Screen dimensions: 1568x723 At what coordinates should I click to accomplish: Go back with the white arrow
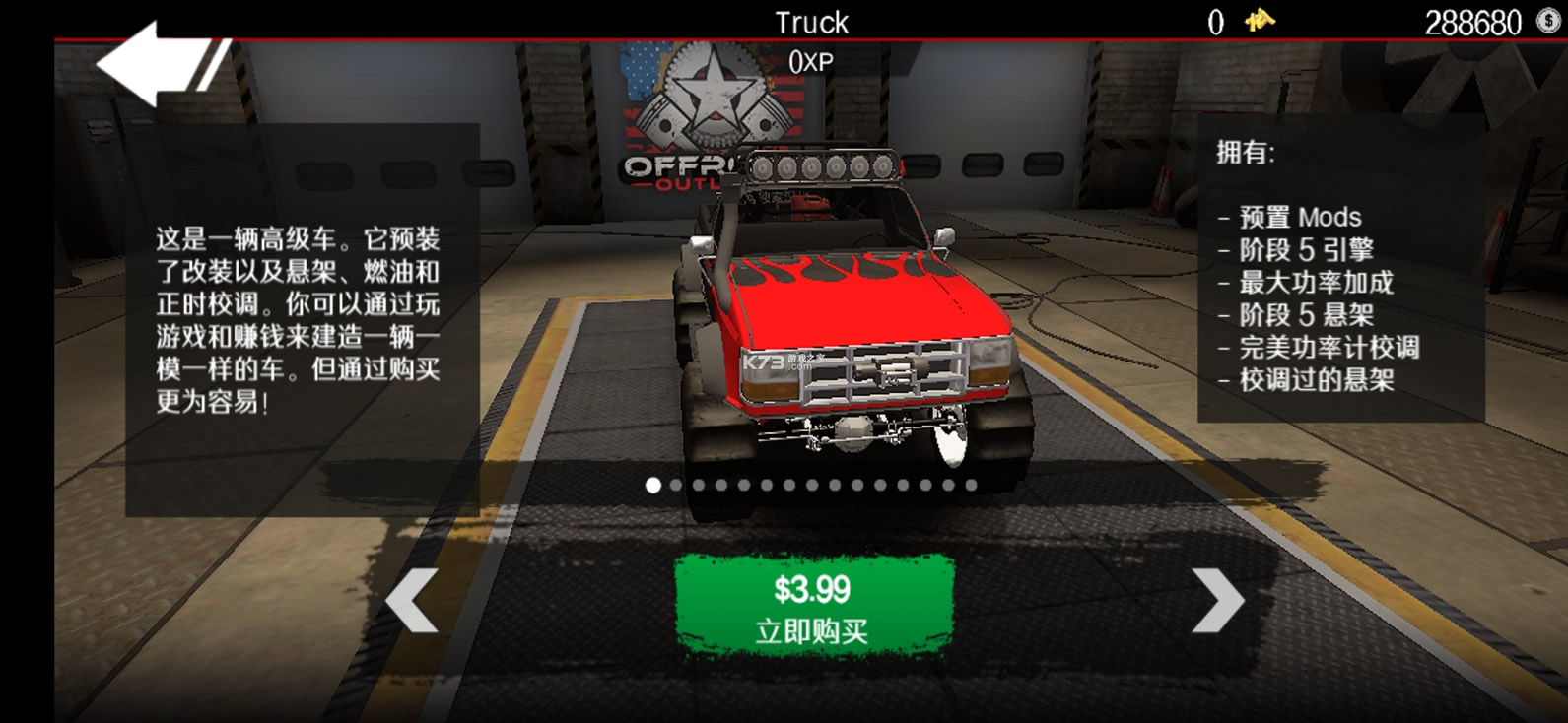(148, 63)
